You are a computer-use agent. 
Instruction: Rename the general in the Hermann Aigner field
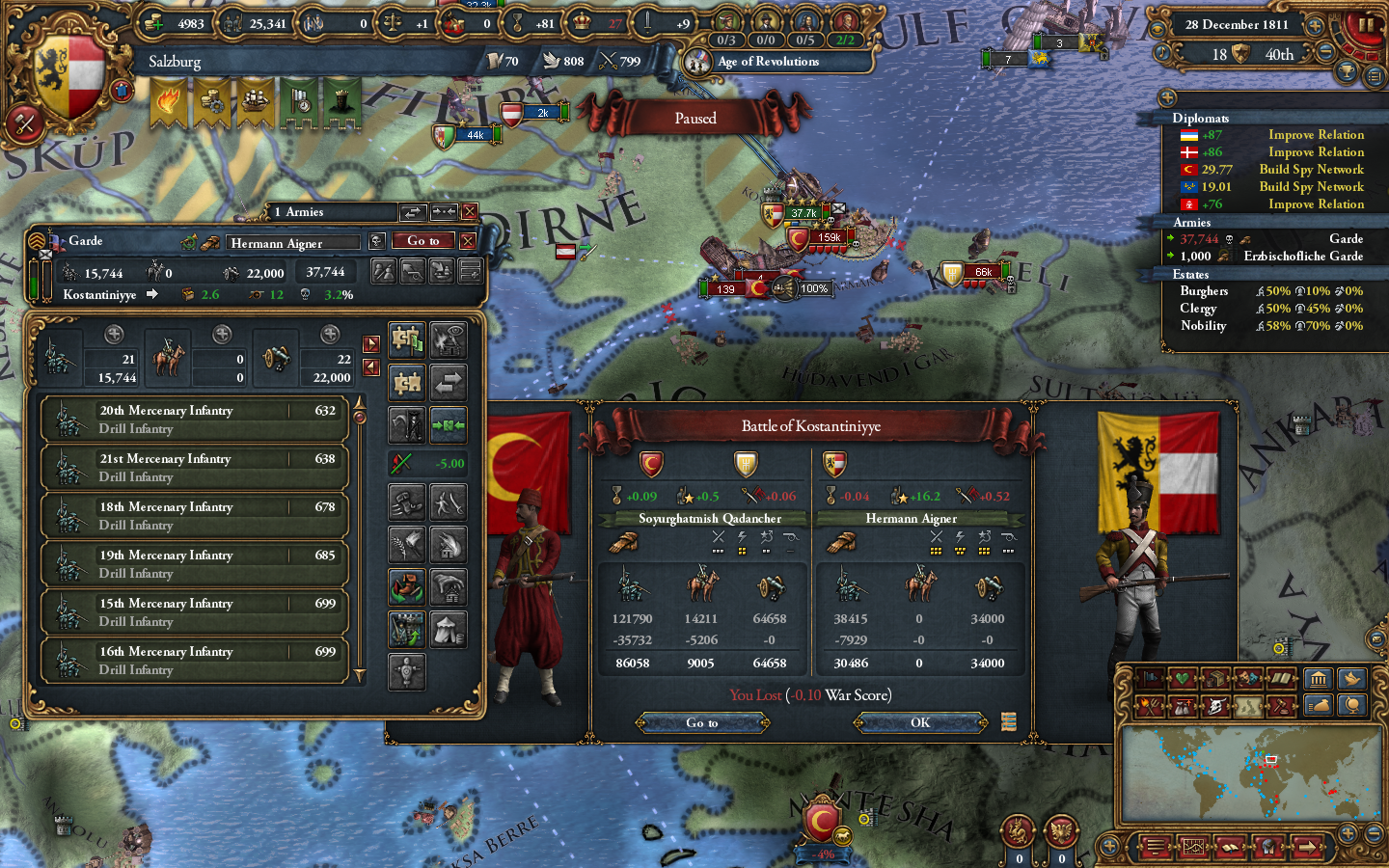[294, 242]
